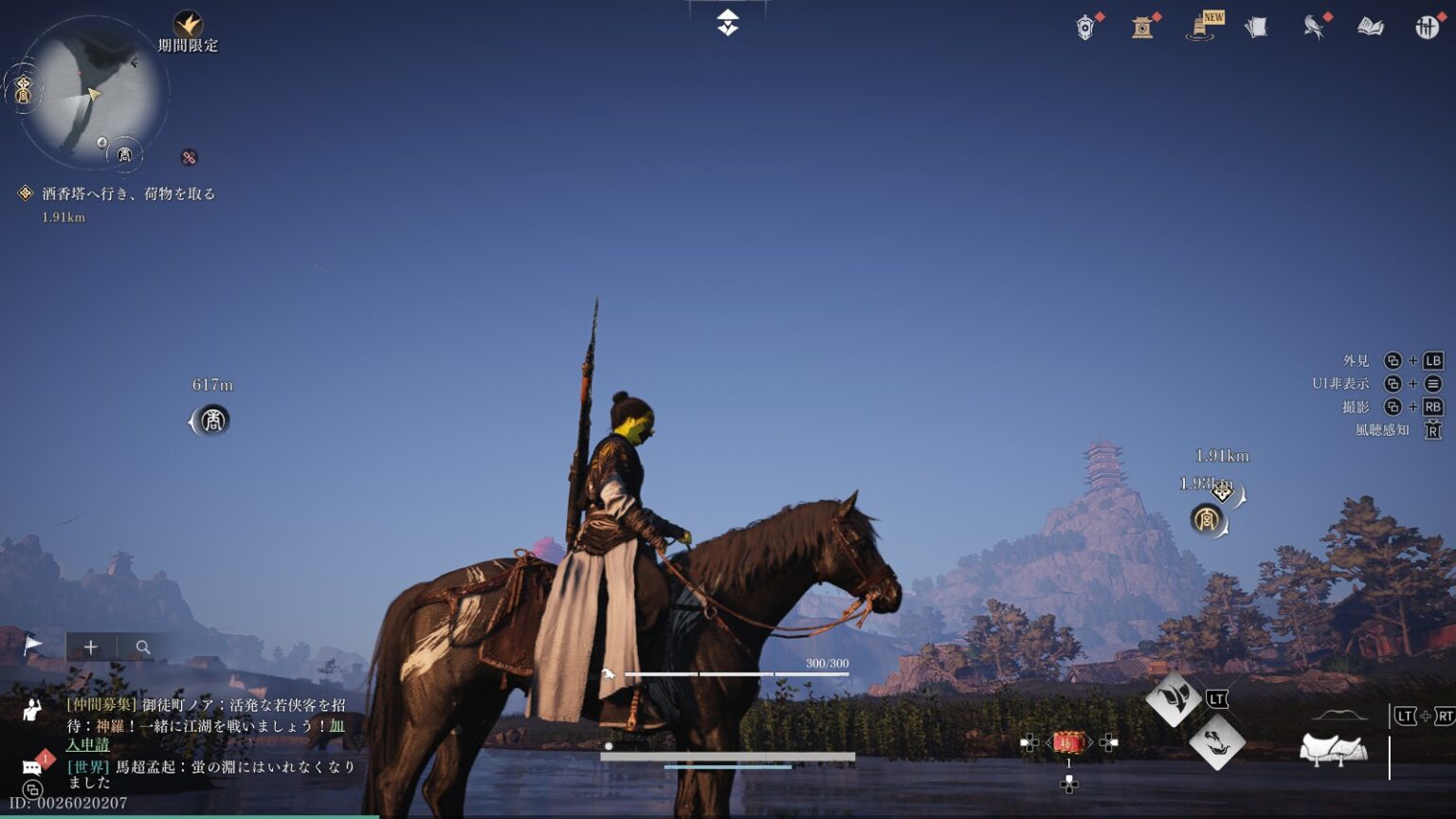Click the white saddle icon
1456x819 pixels.
click(1334, 749)
